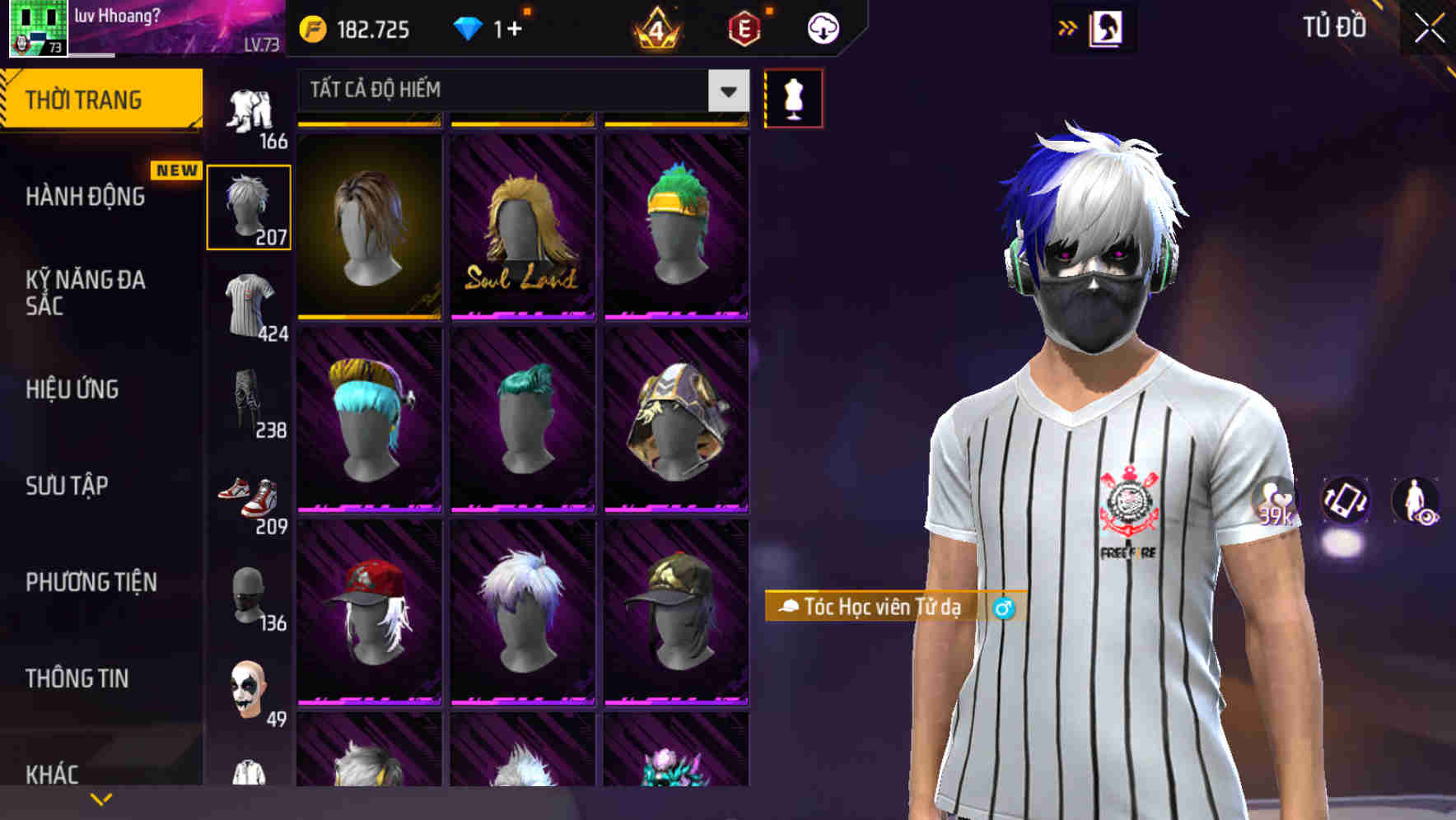The image size is (1456, 820).
Task: Open the mannequin try-on preview icon
Action: point(793,97)
